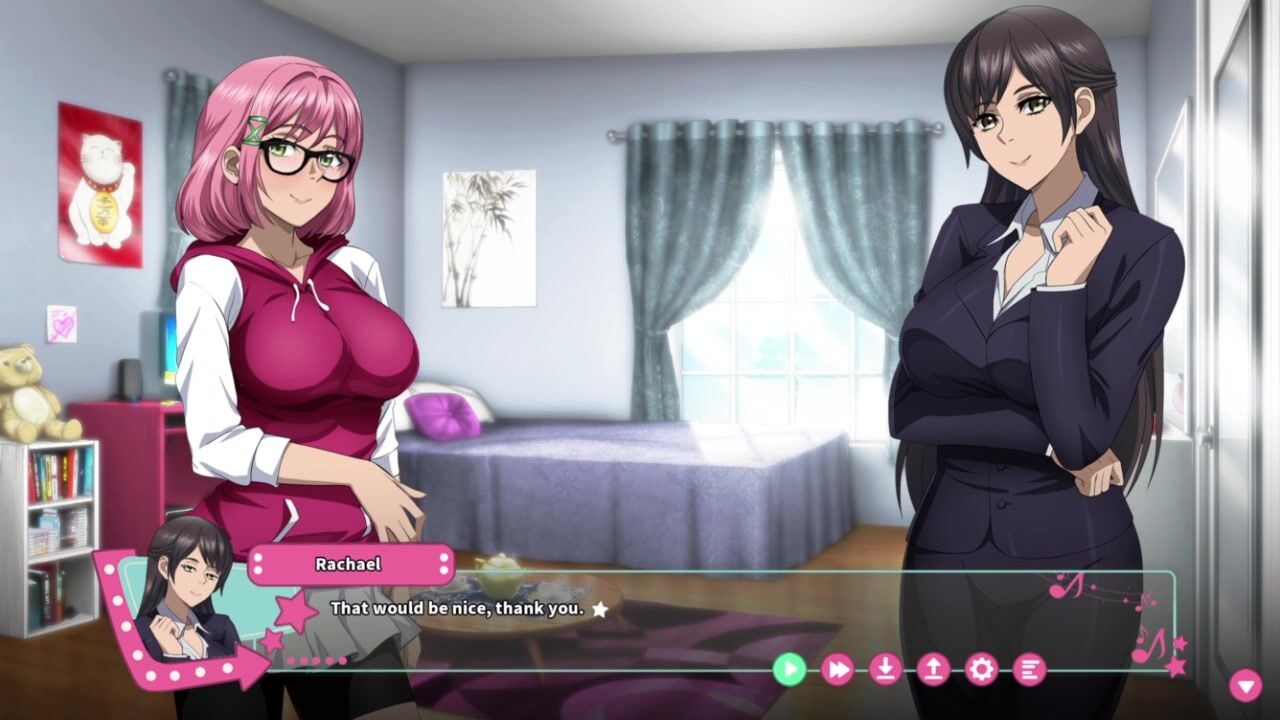The width and height of the screenshot is (1280, 720).
Task: Show the dialogue history log
Action: pyautogui.click(x=1029, y=669)
